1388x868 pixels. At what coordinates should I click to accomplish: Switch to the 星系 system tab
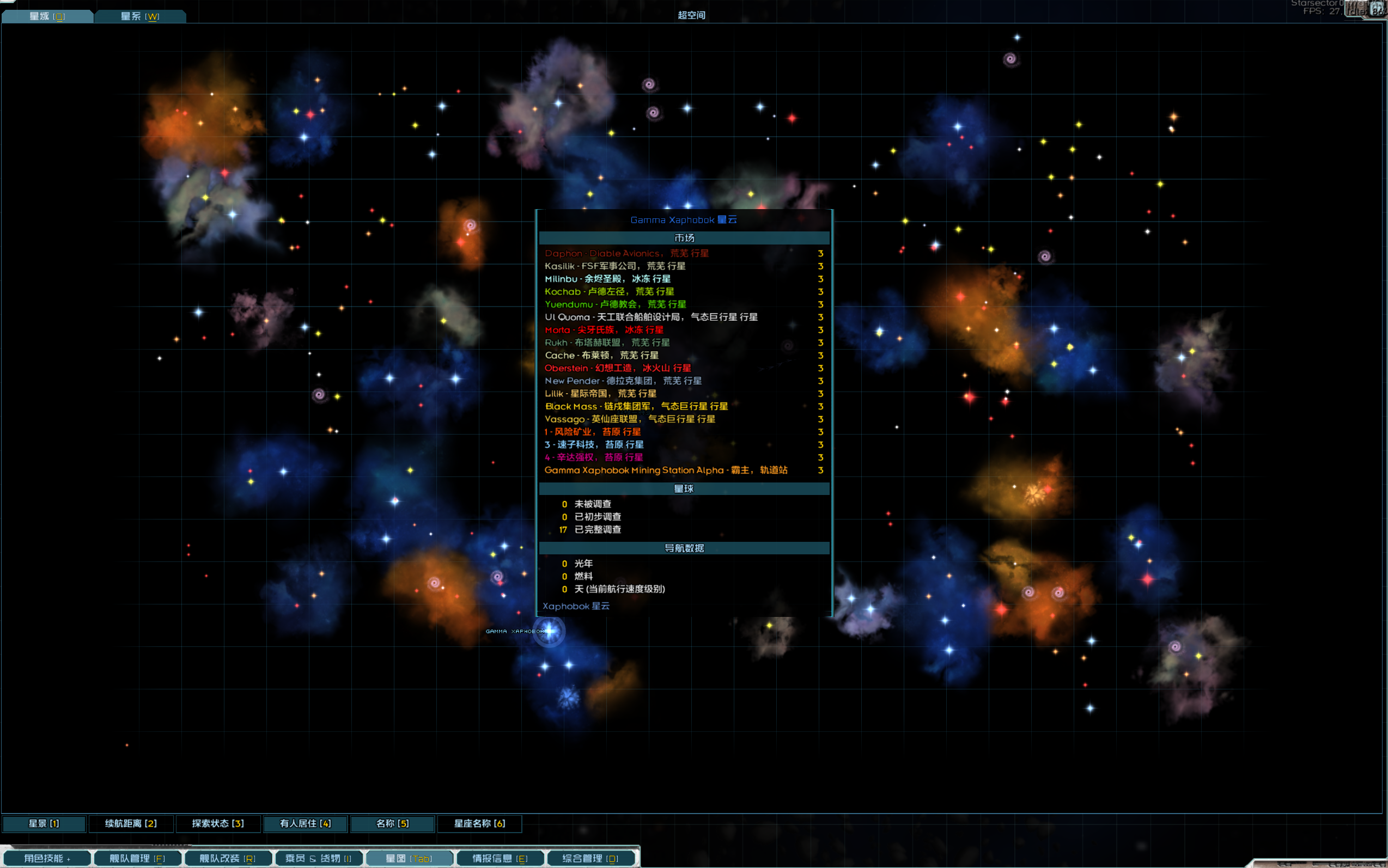(139, 16)
